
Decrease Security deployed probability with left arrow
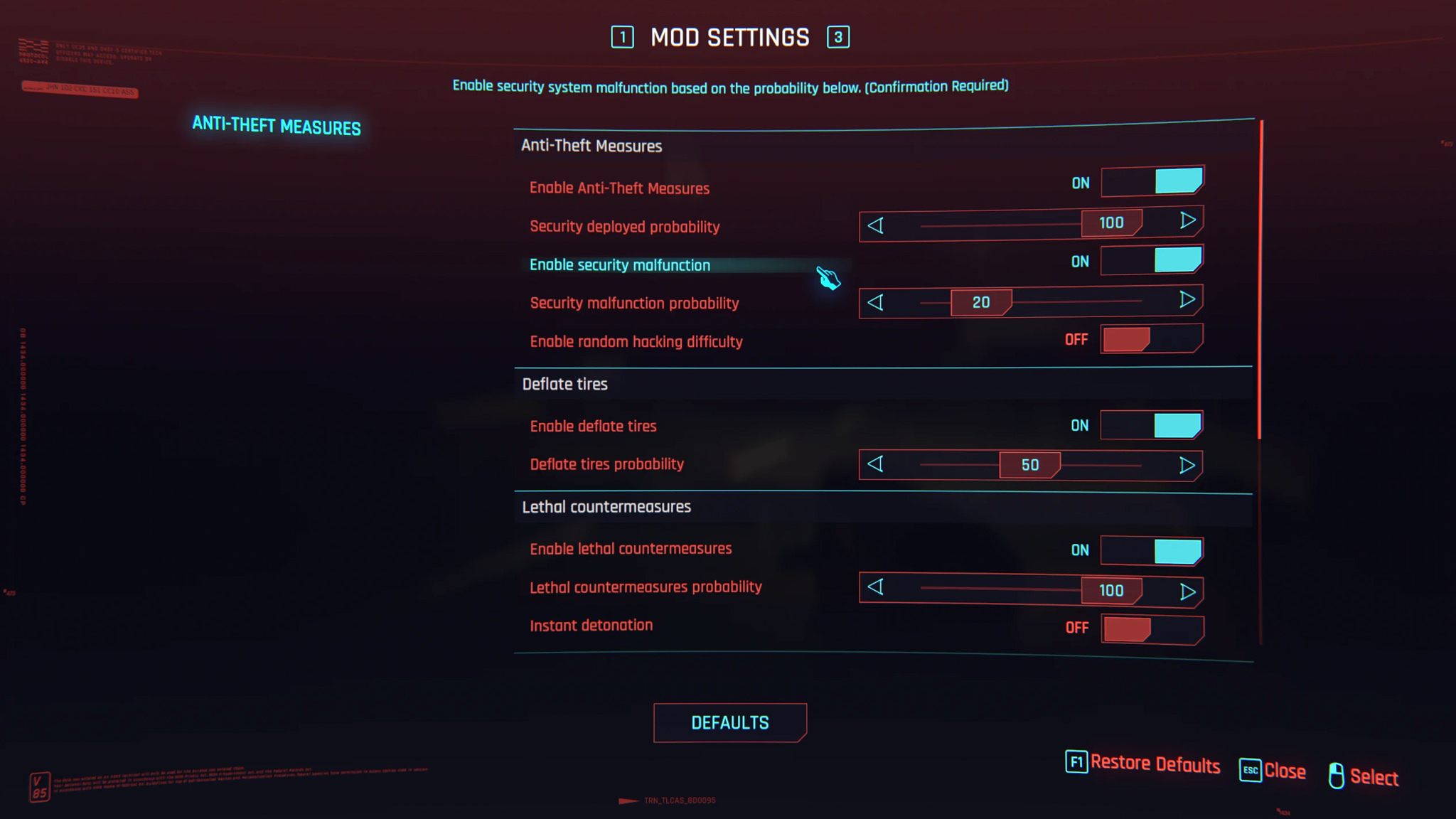tap(876, 225)
